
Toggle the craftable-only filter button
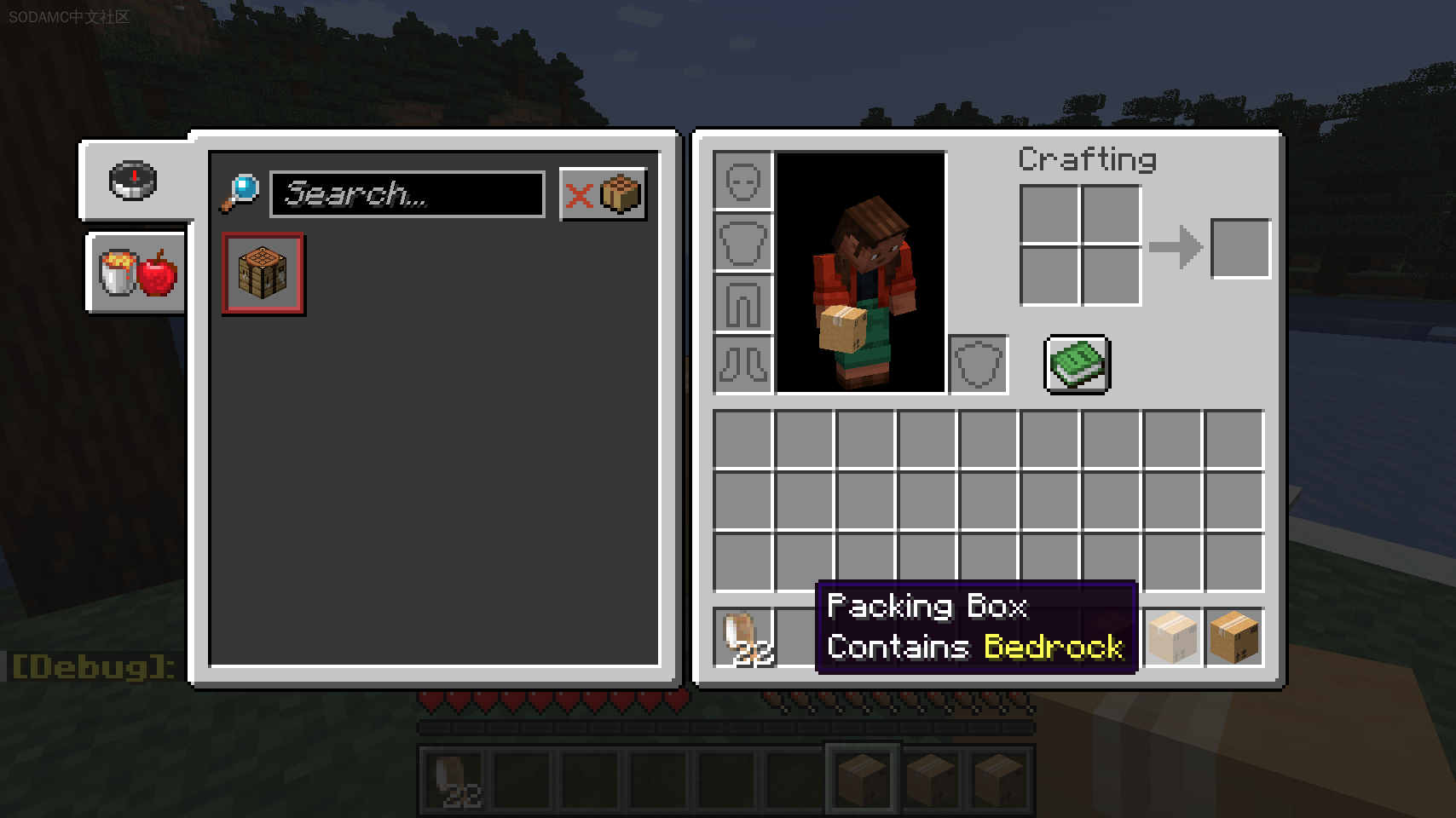point(603,194)
